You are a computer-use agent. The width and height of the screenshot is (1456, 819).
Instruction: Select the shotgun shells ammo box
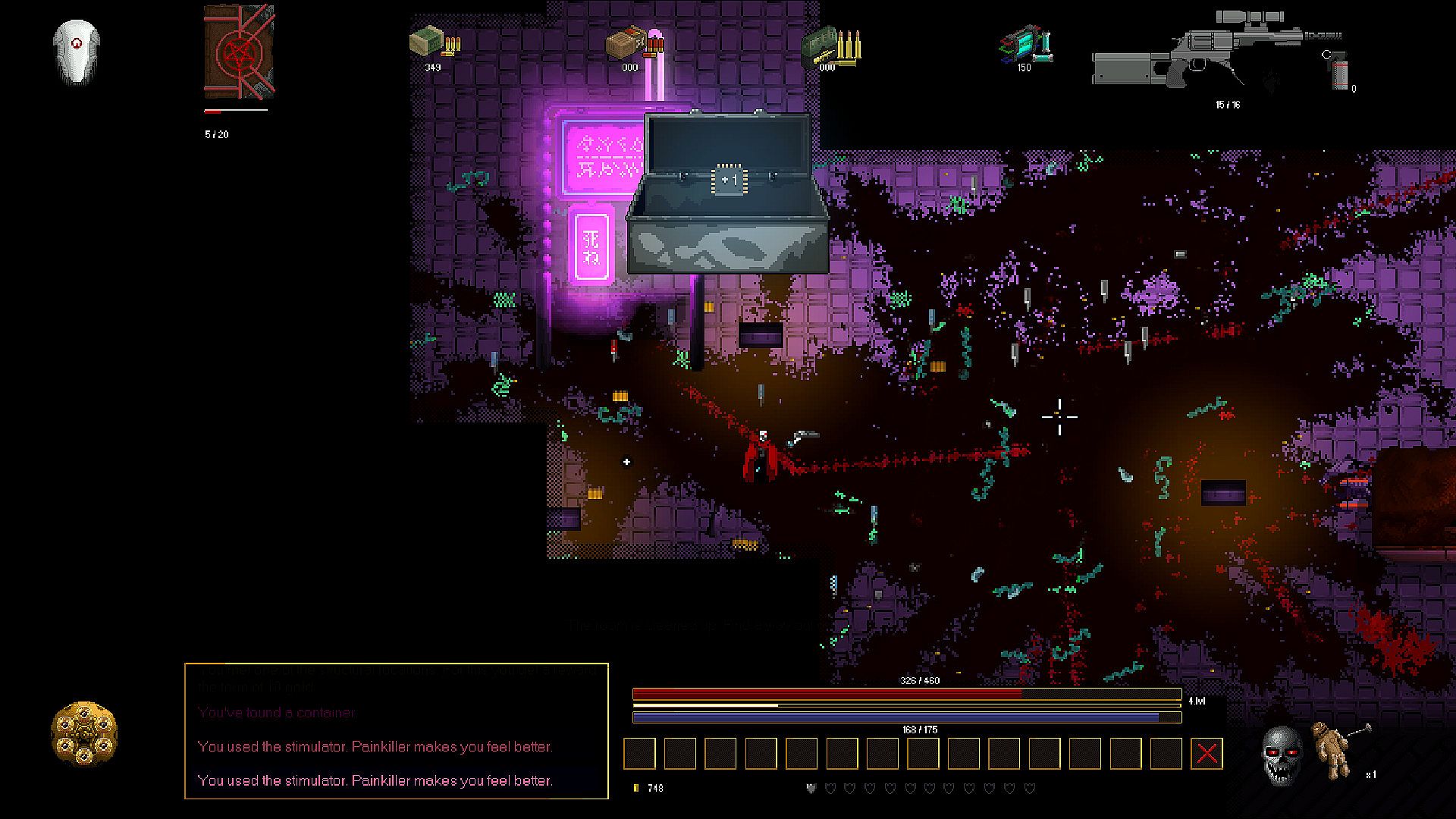tap(626, 44)
